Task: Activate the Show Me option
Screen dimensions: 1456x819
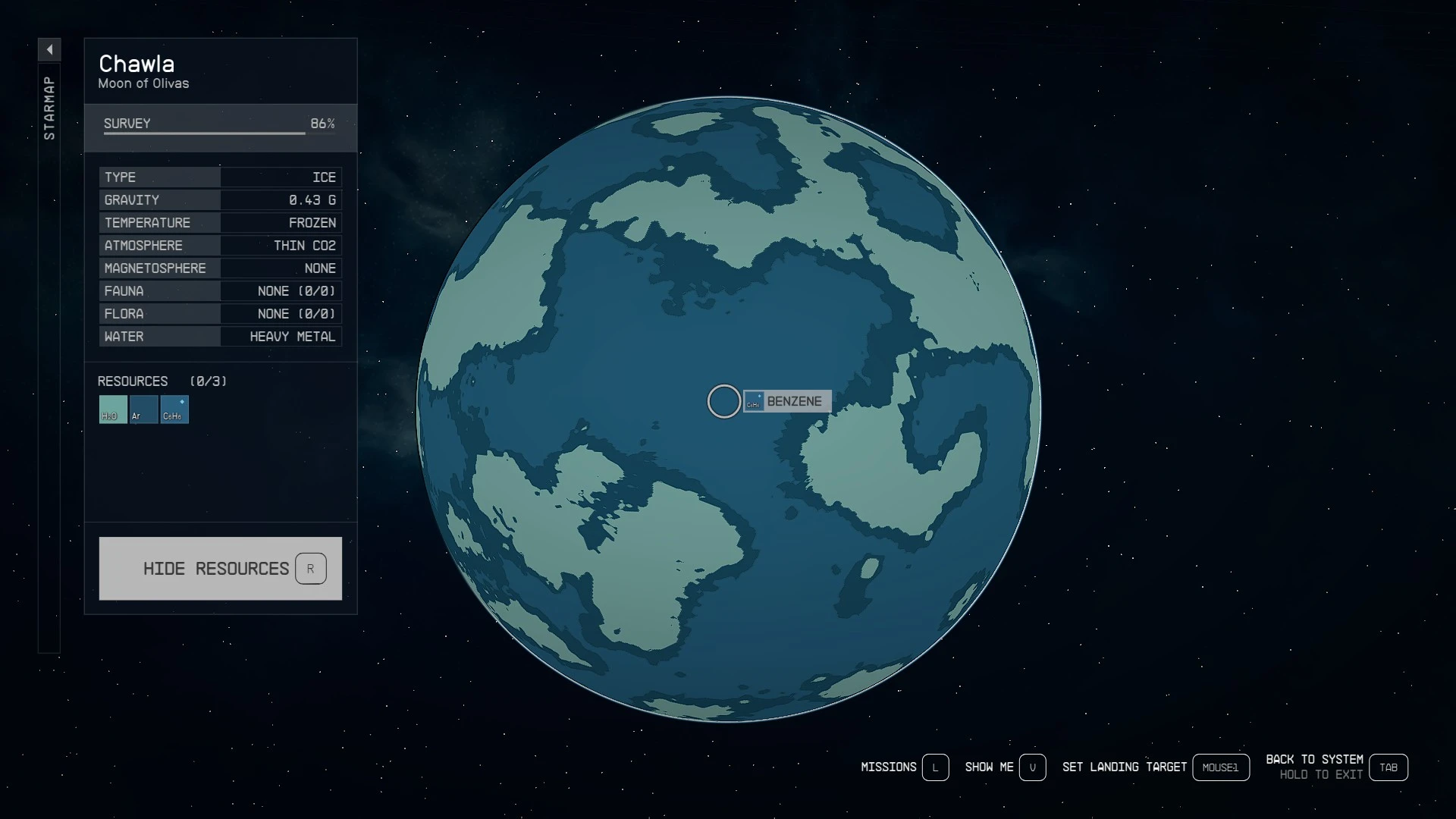Action: click(x=1004, y=767)
